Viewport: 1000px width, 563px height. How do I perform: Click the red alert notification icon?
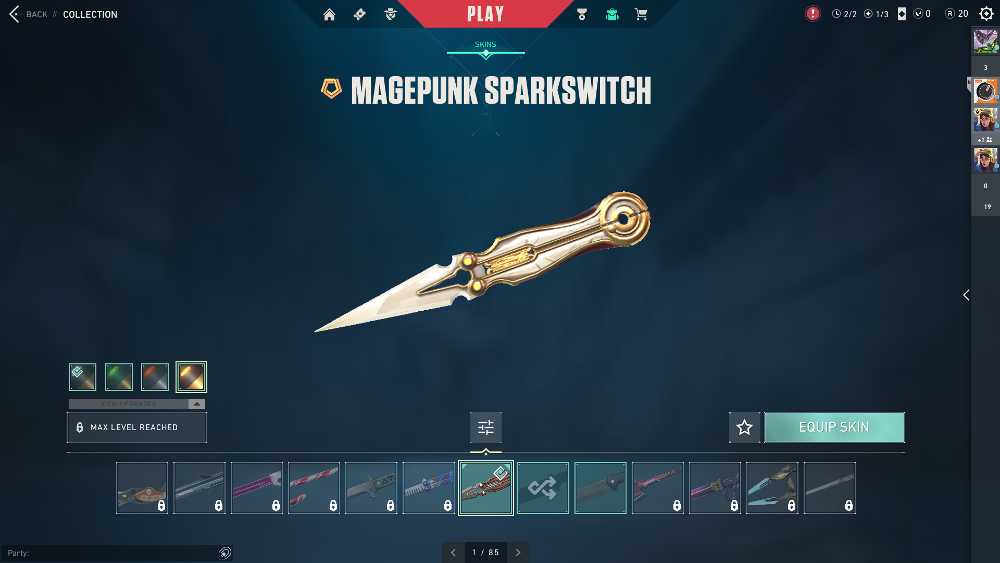point(813,14)
